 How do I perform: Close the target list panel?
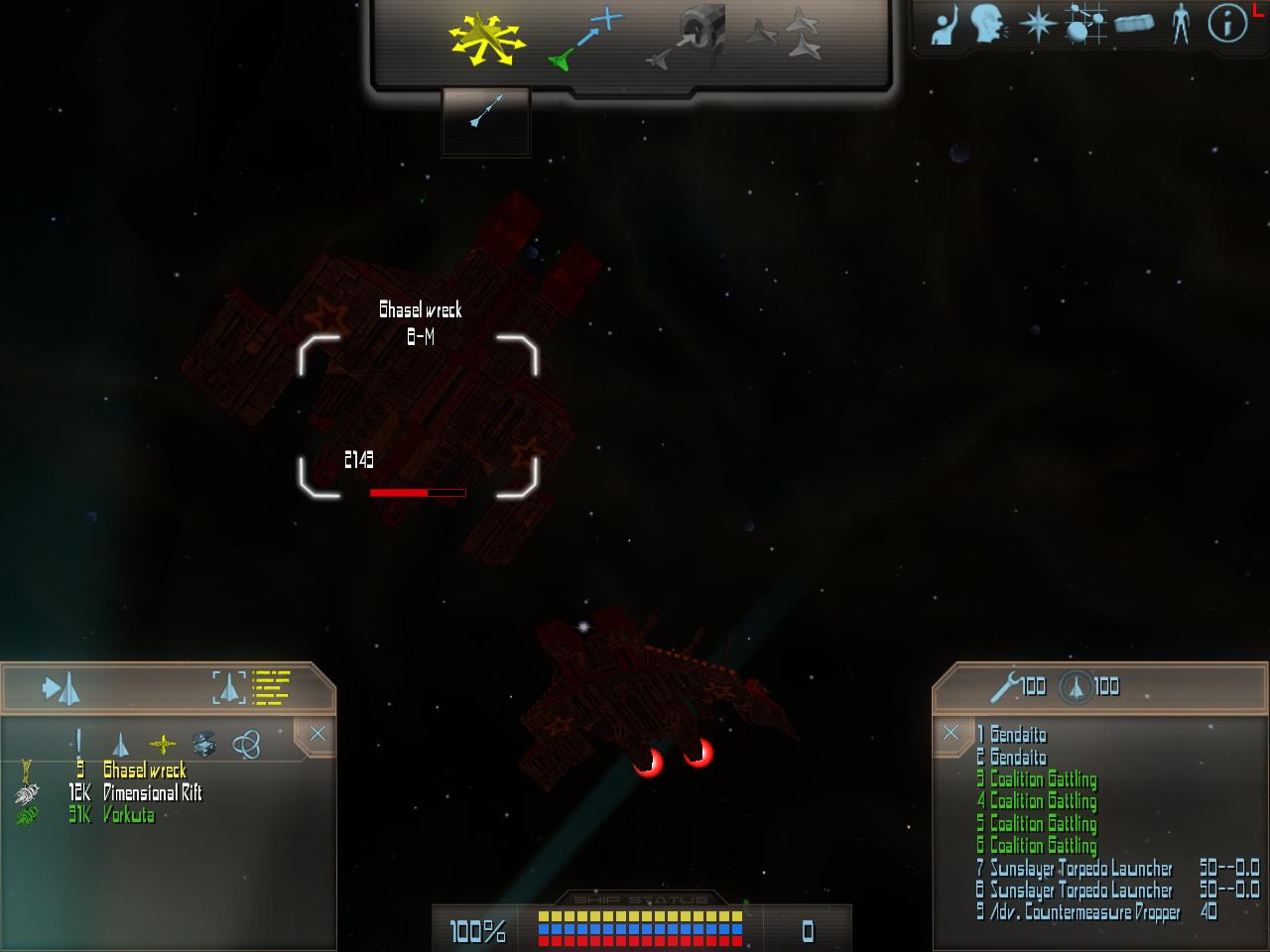pyautogui.click(x=317, y=734)
